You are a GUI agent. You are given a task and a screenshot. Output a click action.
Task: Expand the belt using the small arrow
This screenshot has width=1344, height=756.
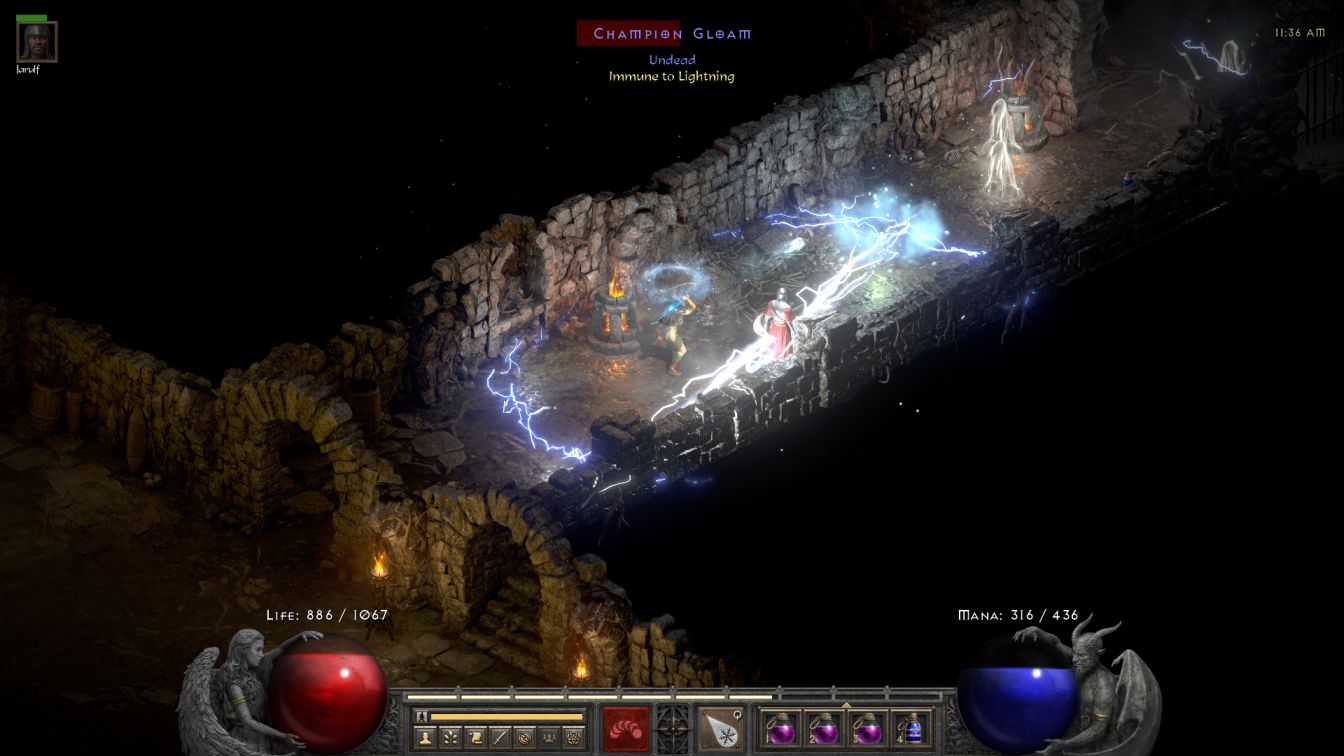846,704
